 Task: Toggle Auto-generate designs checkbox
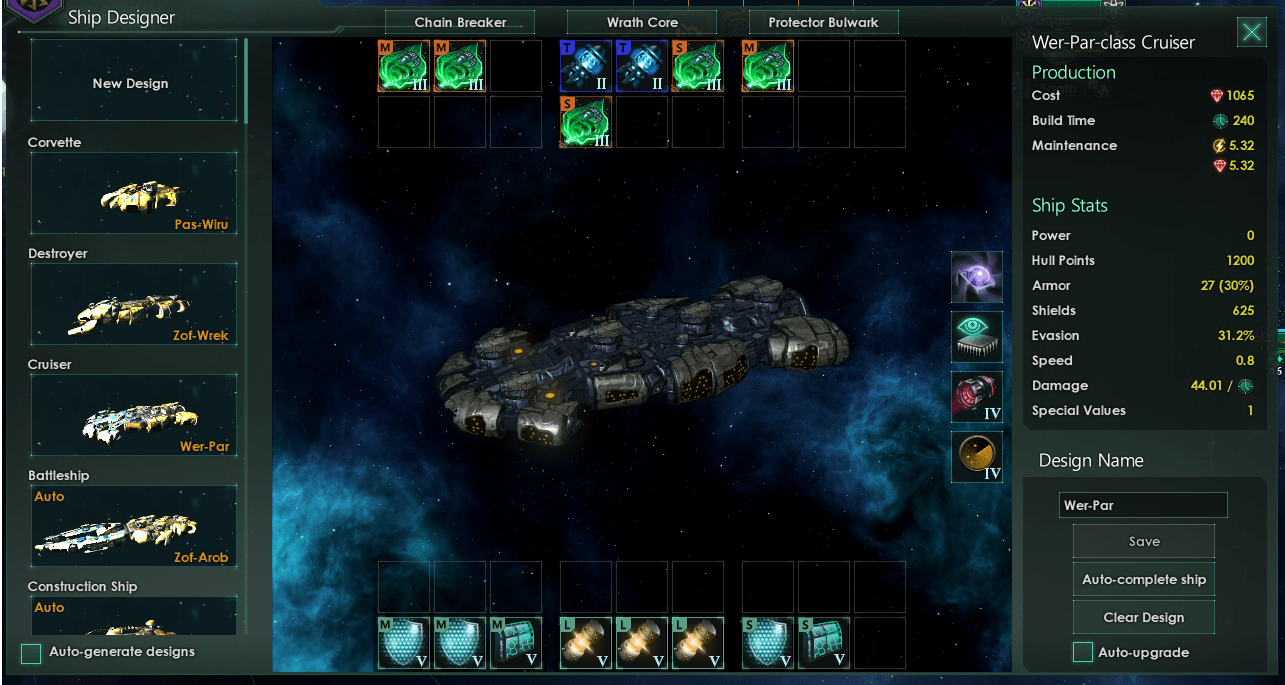pyautogui.click(x=32, y=653)
